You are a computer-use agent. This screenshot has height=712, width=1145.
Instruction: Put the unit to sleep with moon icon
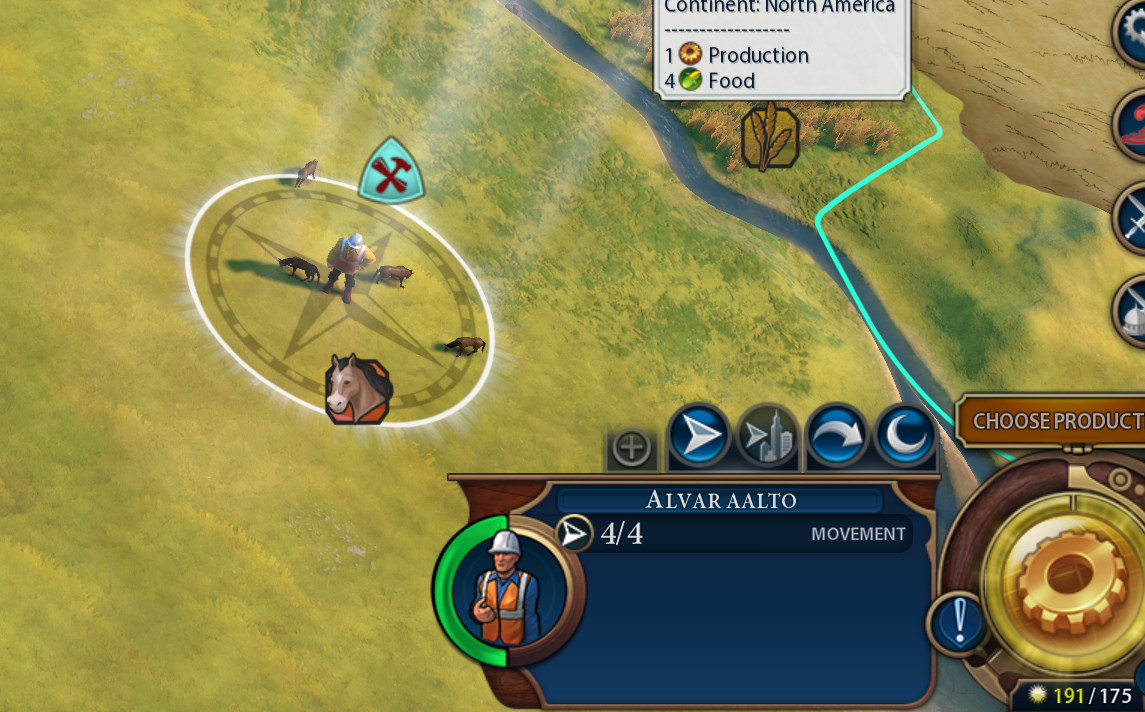[906, 437]
